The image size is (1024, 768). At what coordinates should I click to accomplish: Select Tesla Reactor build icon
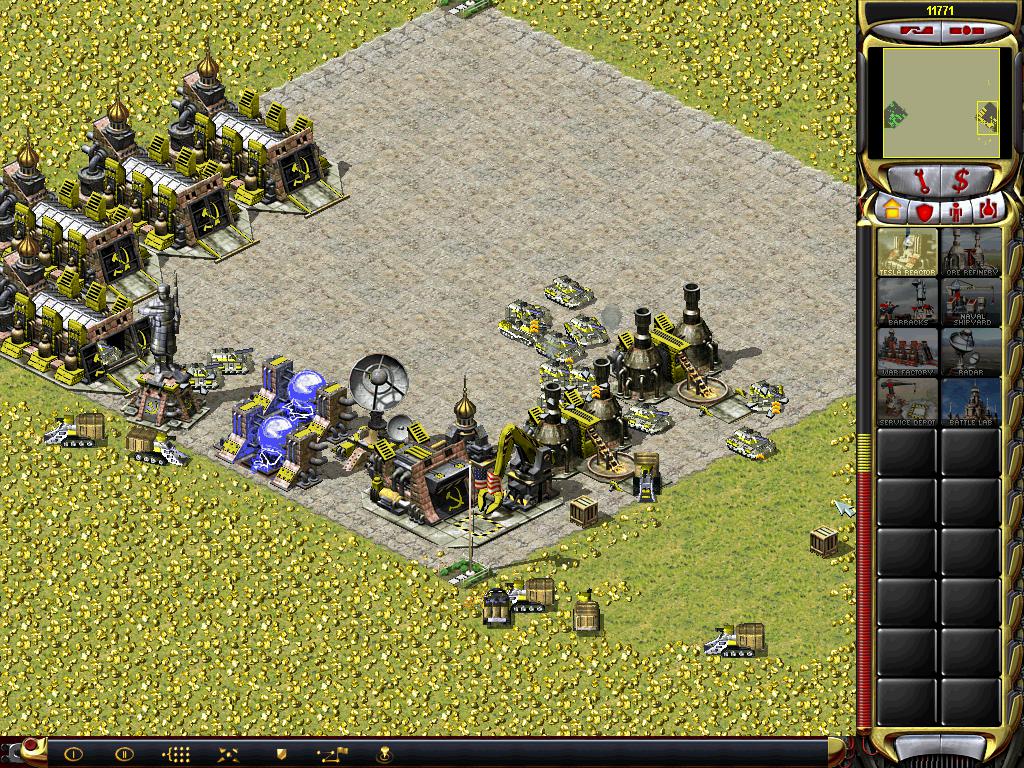[908, 252]
